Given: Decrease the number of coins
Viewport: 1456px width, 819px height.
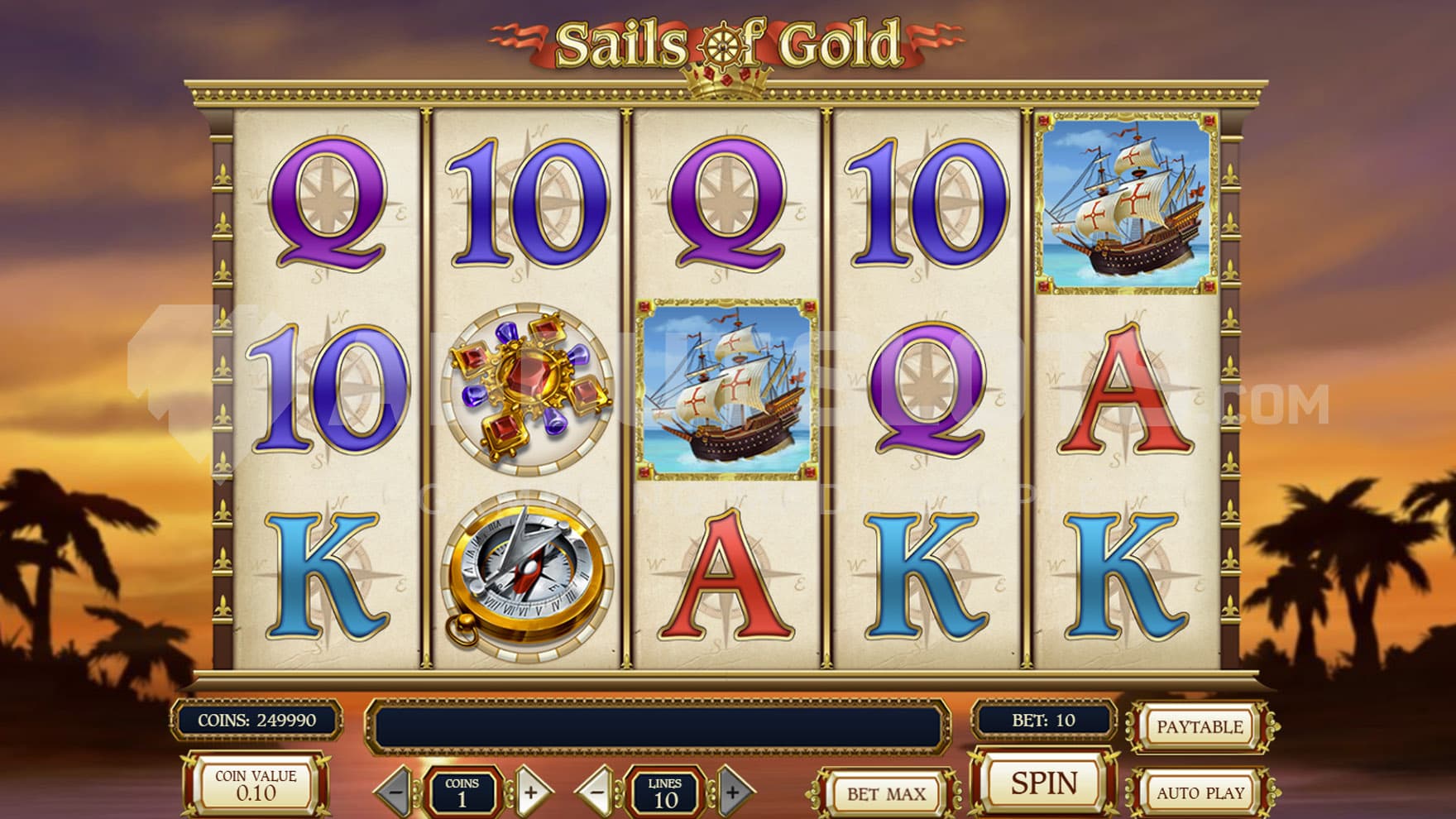Looking at the screenshot, I should coord(396,792).
